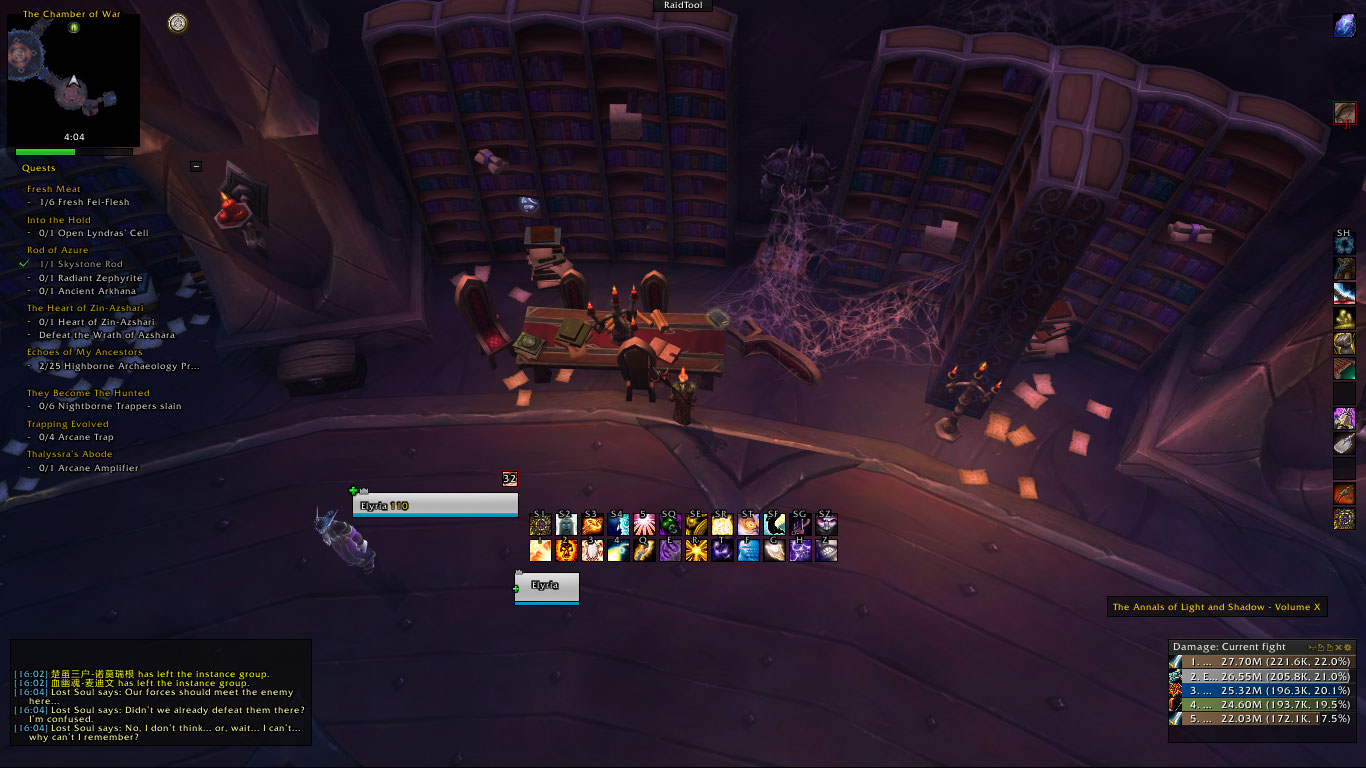Screen dimensions: 1366x768
Task: Activate the flaming skull ability on key 2
Action: (x=566, y=550)
